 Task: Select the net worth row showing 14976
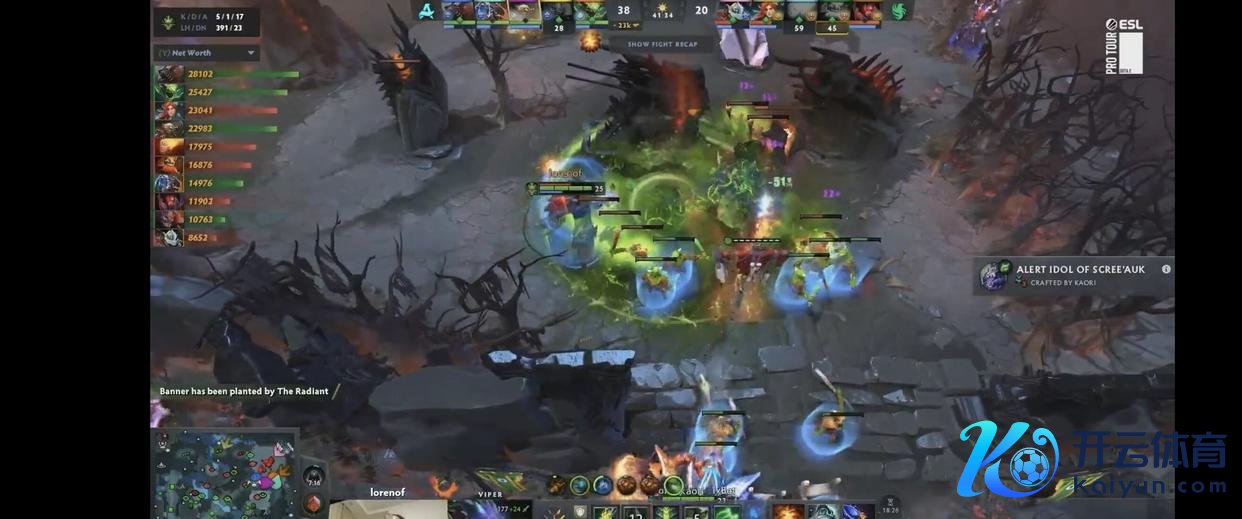(200, 183)
